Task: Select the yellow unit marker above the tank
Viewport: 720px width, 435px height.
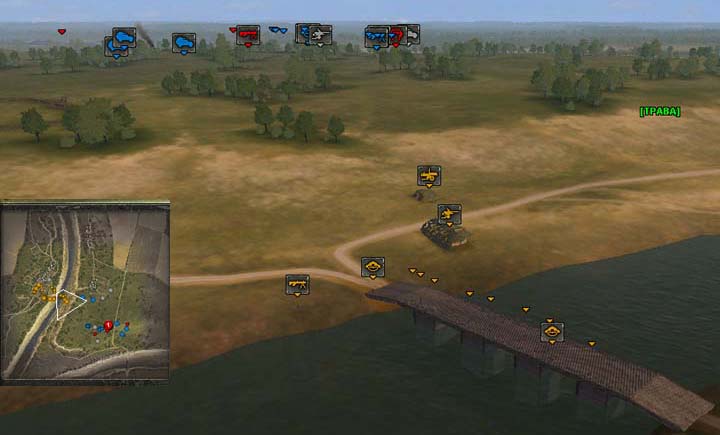Action: click(449, 213)
